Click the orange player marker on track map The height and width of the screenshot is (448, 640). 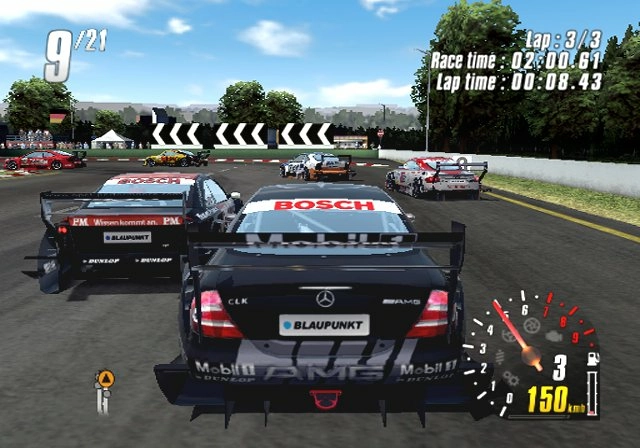click(105, 379)
